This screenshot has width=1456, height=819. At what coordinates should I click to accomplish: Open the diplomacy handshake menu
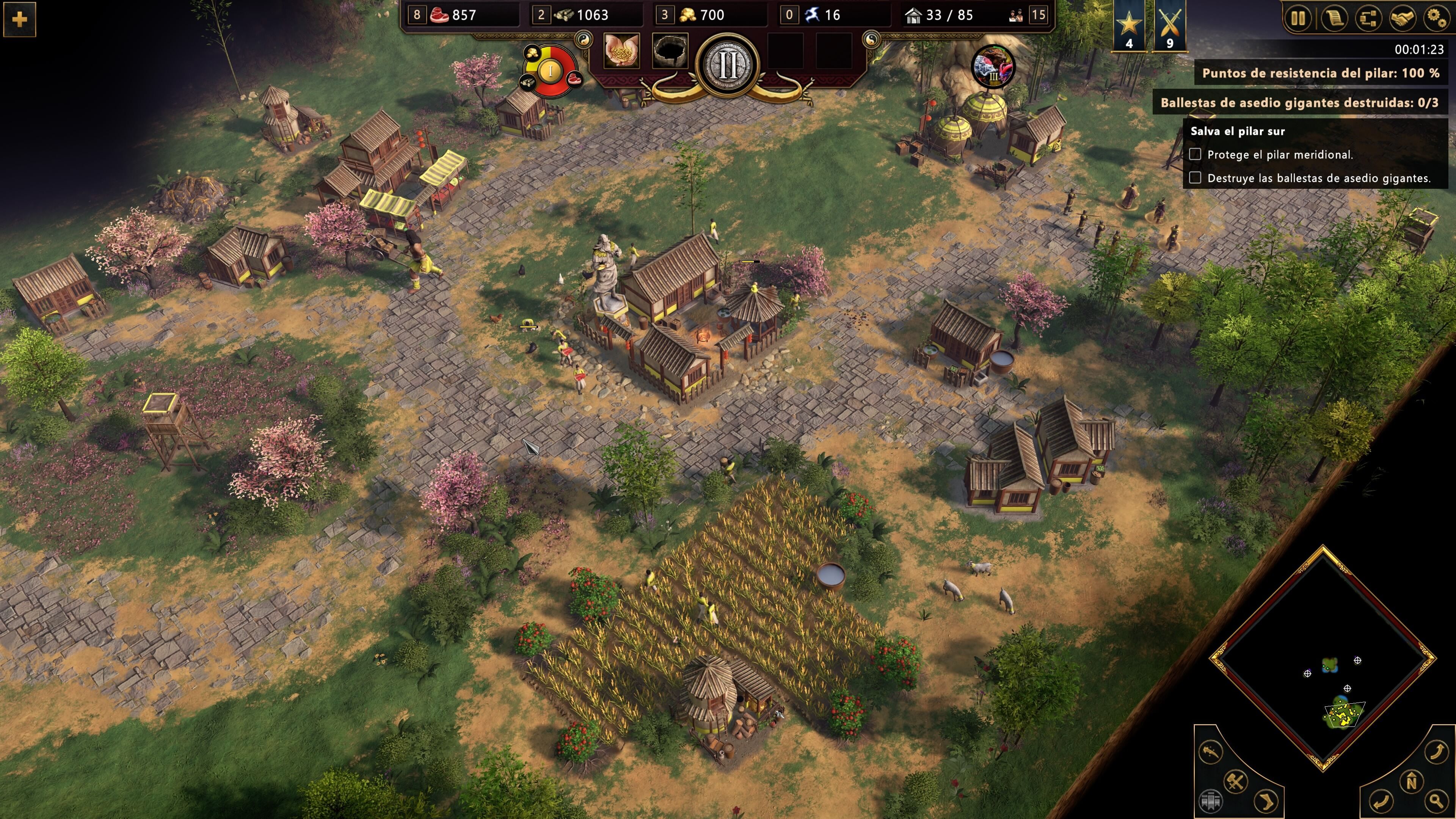tap(1402, 19)
